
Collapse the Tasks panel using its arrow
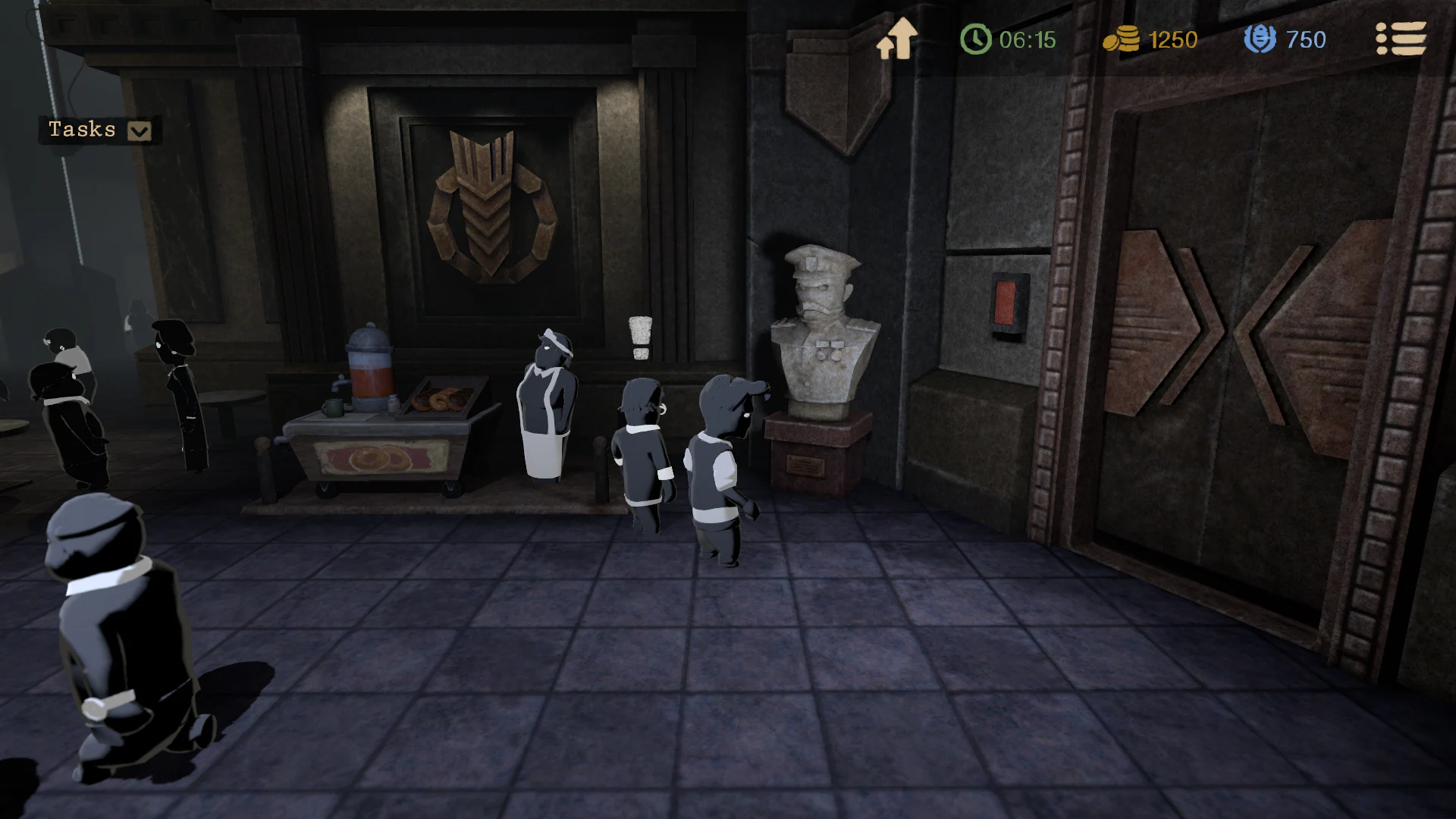pos(138,130)
